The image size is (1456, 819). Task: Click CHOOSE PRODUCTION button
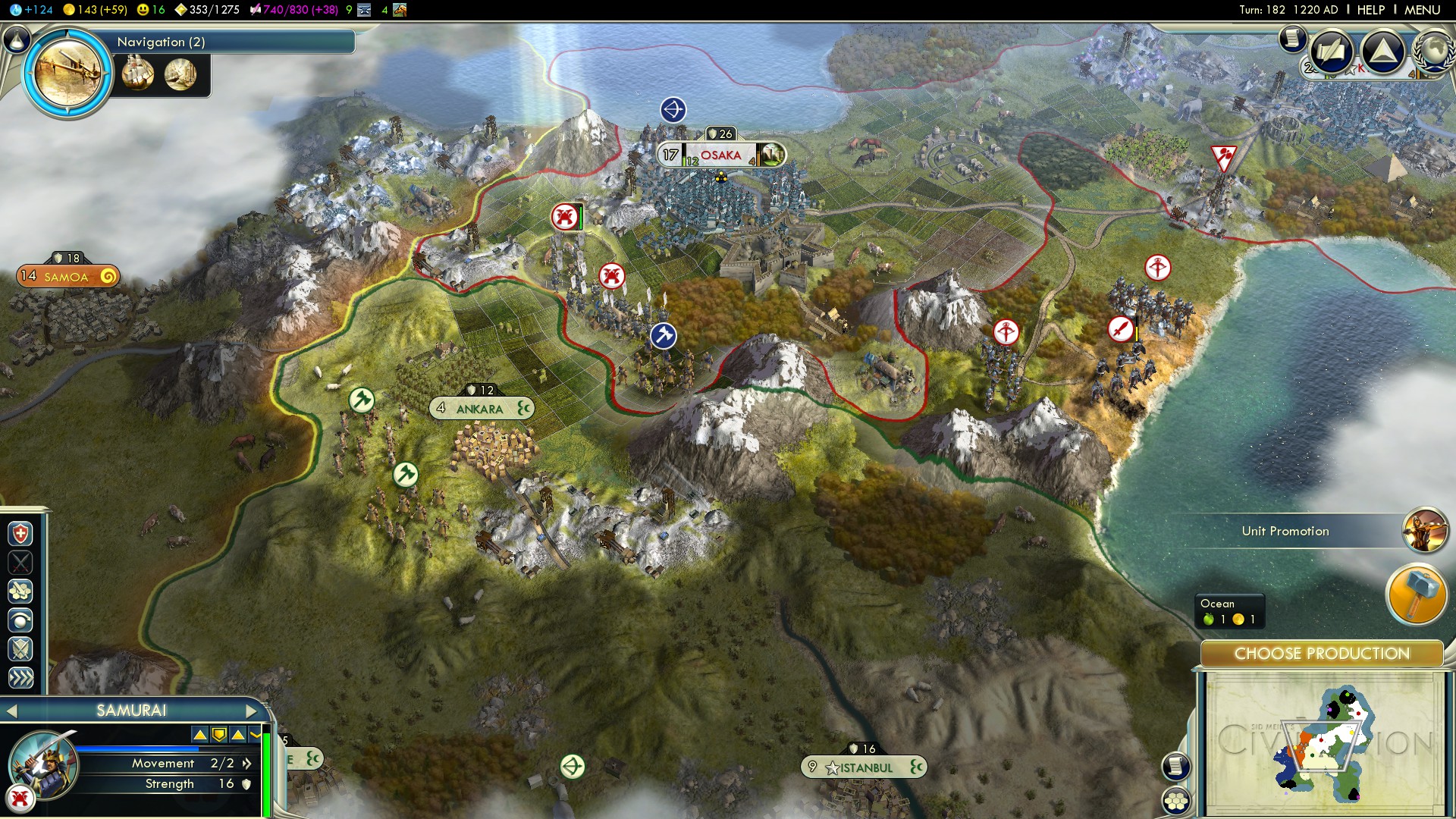[x=1322, y=654]
